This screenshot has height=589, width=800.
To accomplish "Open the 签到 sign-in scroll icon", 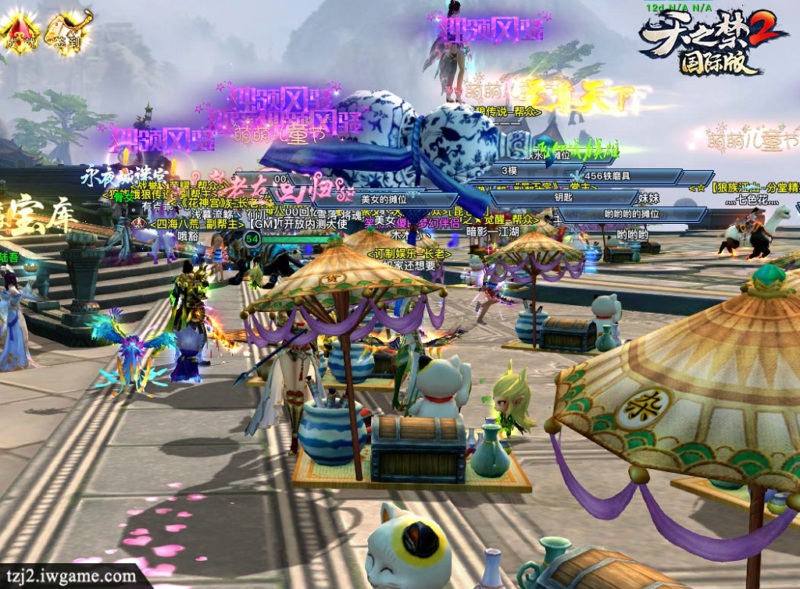I will pos(67,32).
